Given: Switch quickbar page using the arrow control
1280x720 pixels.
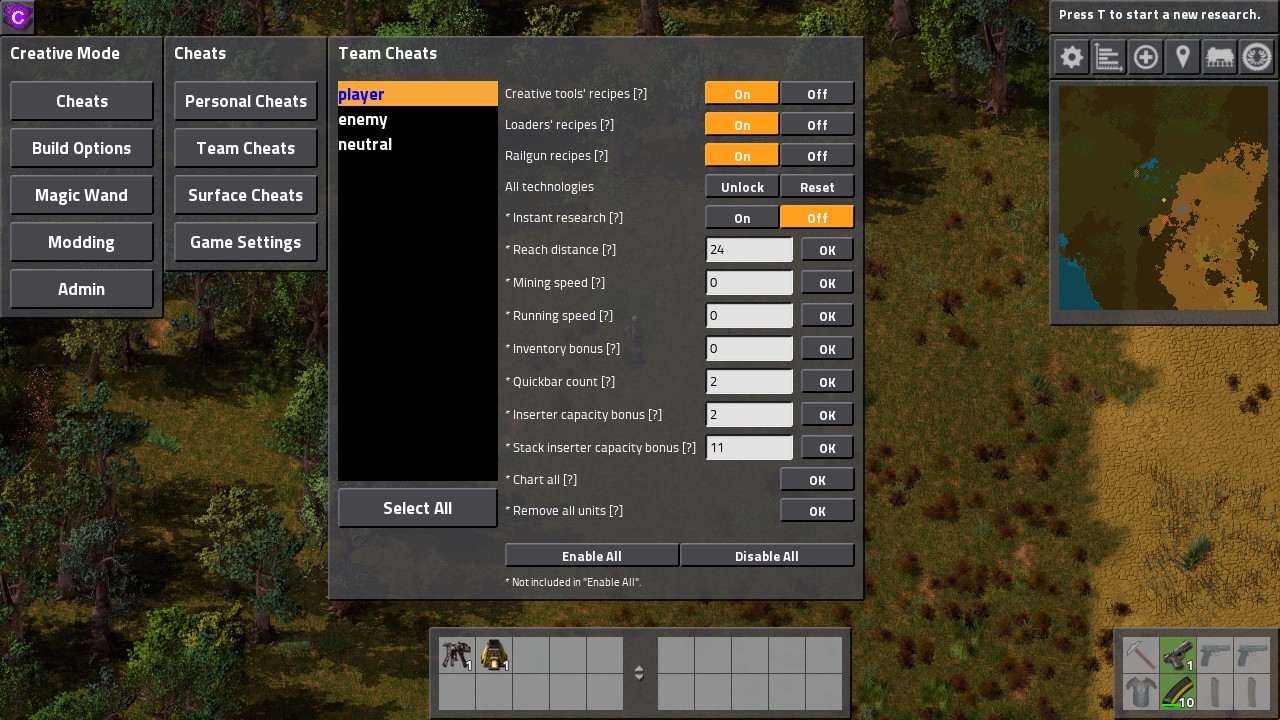Looking at the screenshot, I should (x=639, y=672).
